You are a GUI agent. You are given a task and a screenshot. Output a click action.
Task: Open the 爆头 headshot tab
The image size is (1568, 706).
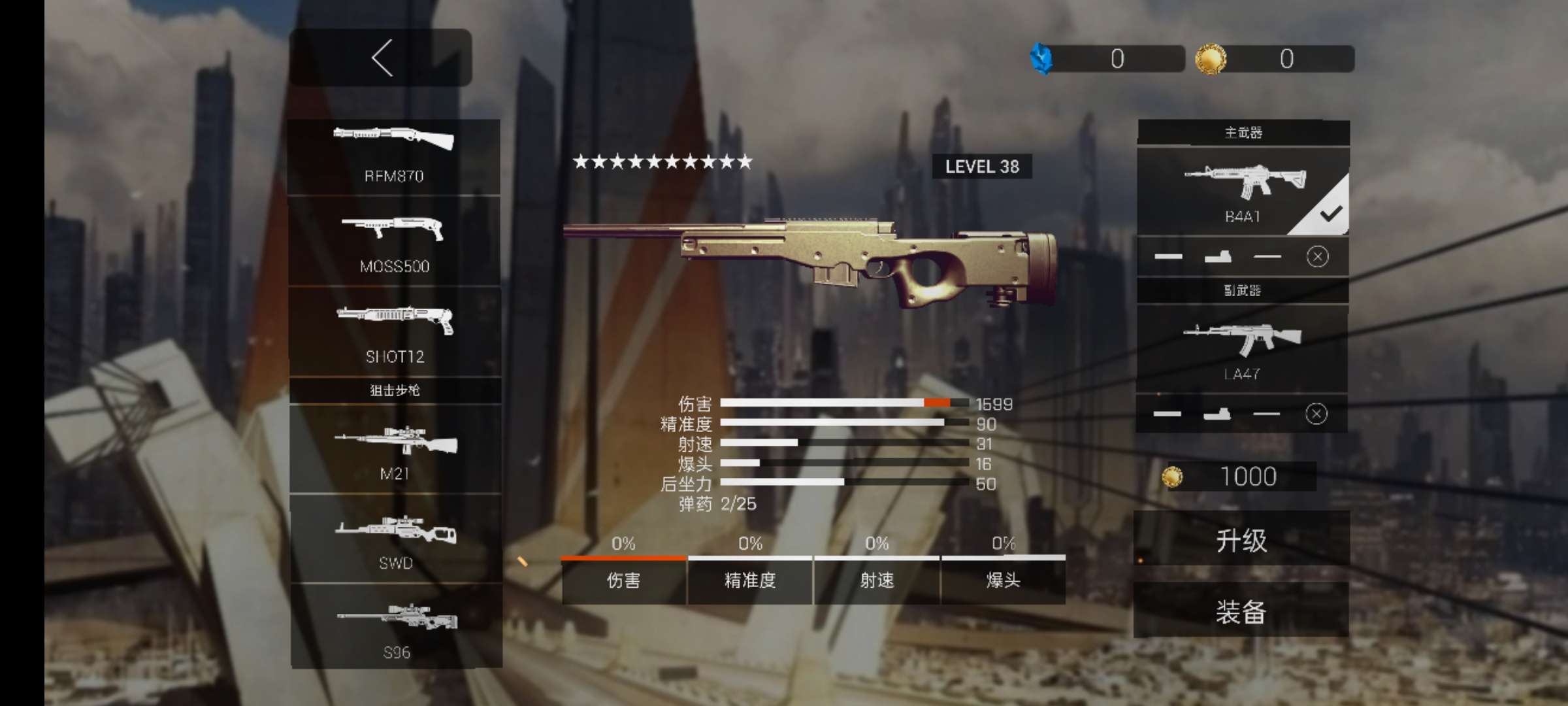click(x=1004, y=580)
